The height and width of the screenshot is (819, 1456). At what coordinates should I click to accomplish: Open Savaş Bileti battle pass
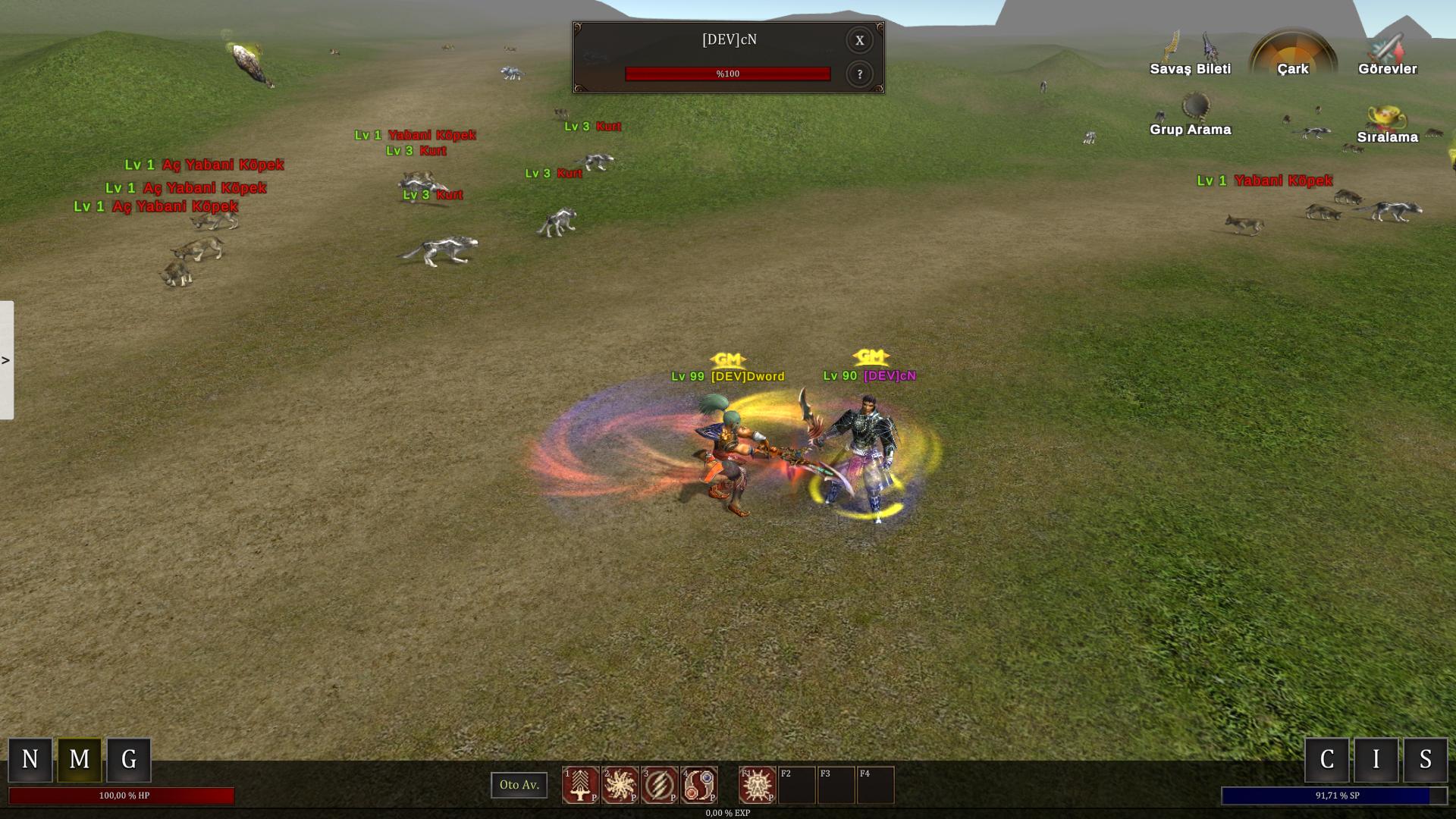pyautogui.click(x=1190, y=54)
